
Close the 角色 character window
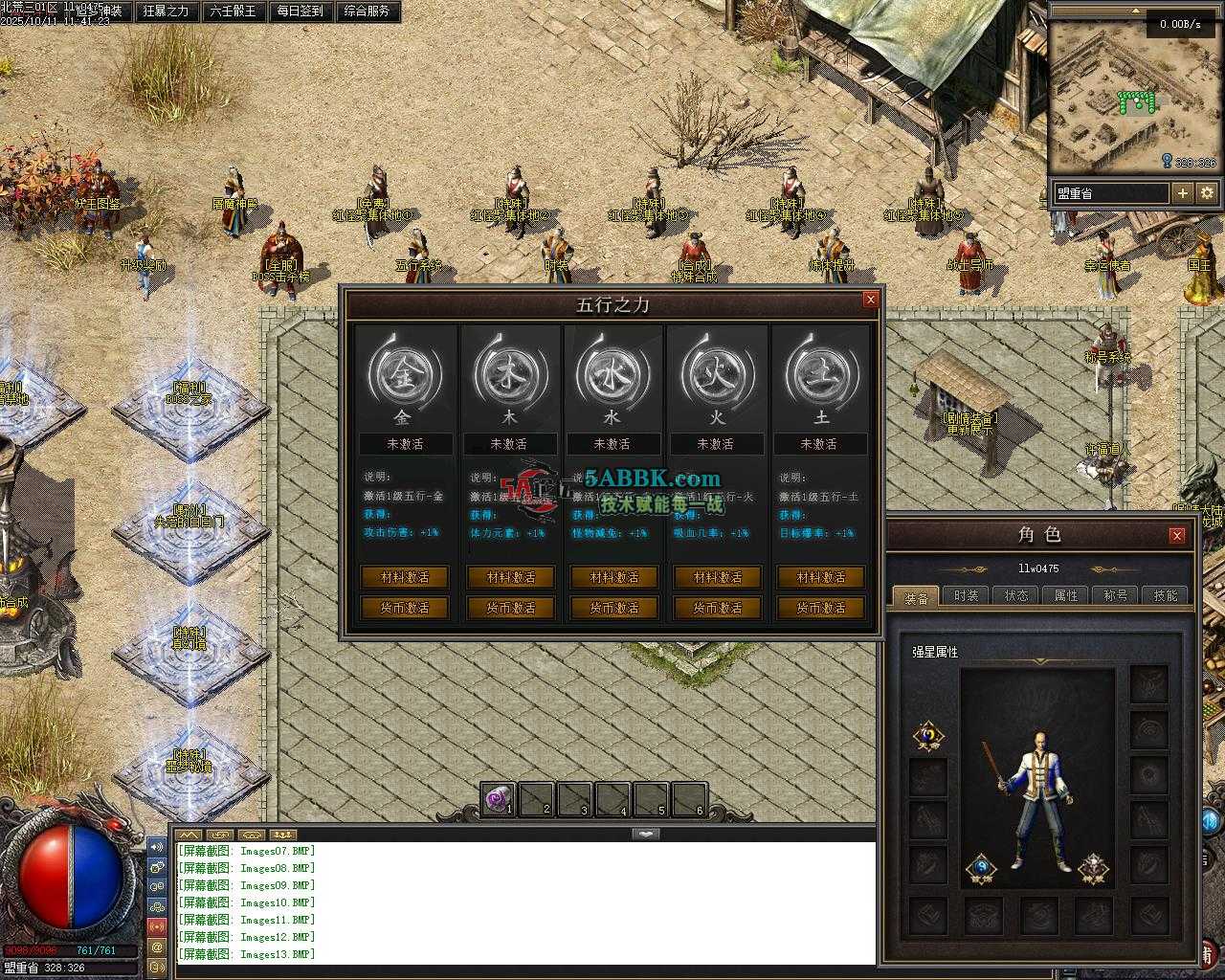click(1177, 535)
